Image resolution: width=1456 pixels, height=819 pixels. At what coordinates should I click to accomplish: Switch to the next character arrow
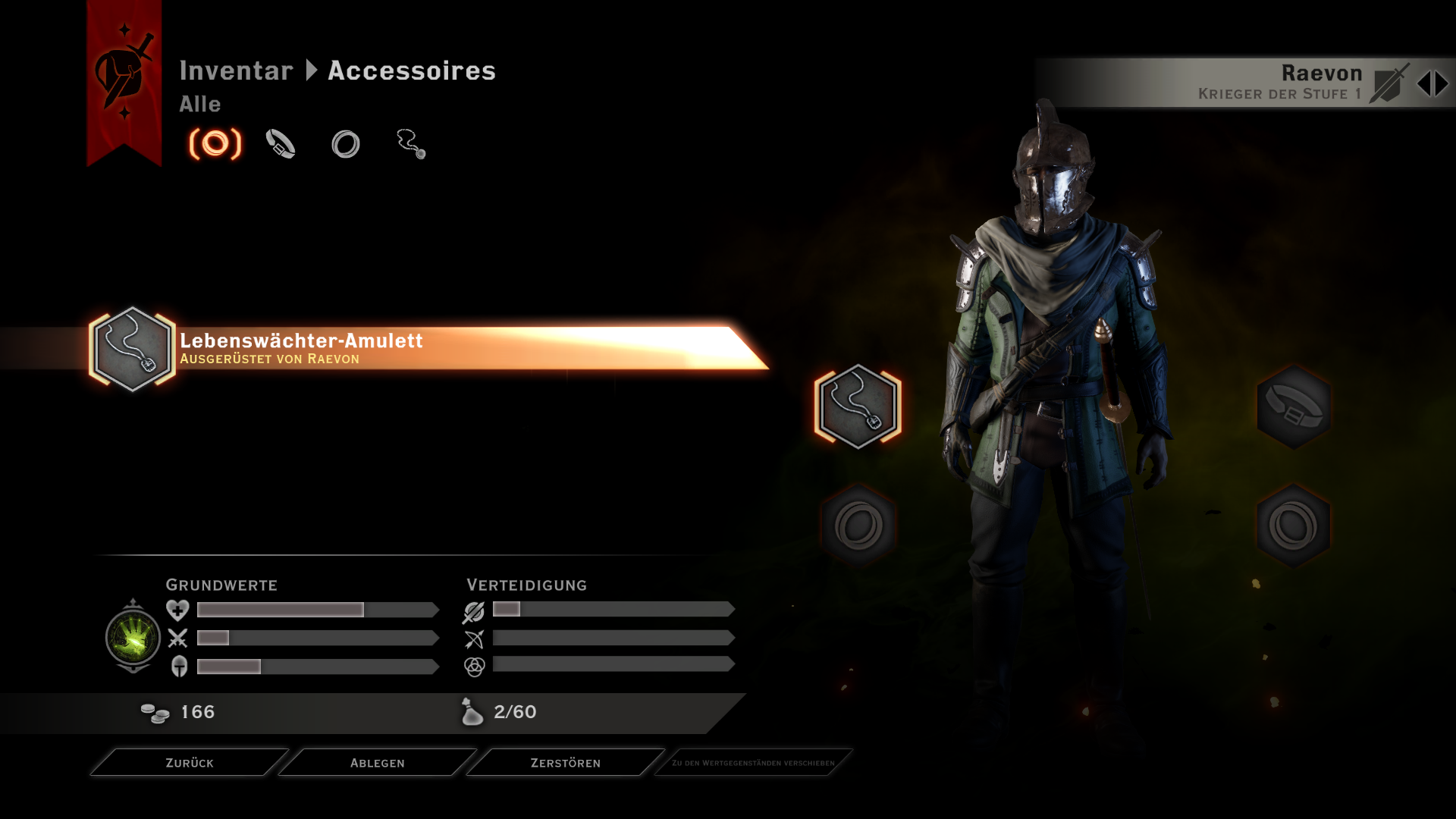(x=1442, y=84)
